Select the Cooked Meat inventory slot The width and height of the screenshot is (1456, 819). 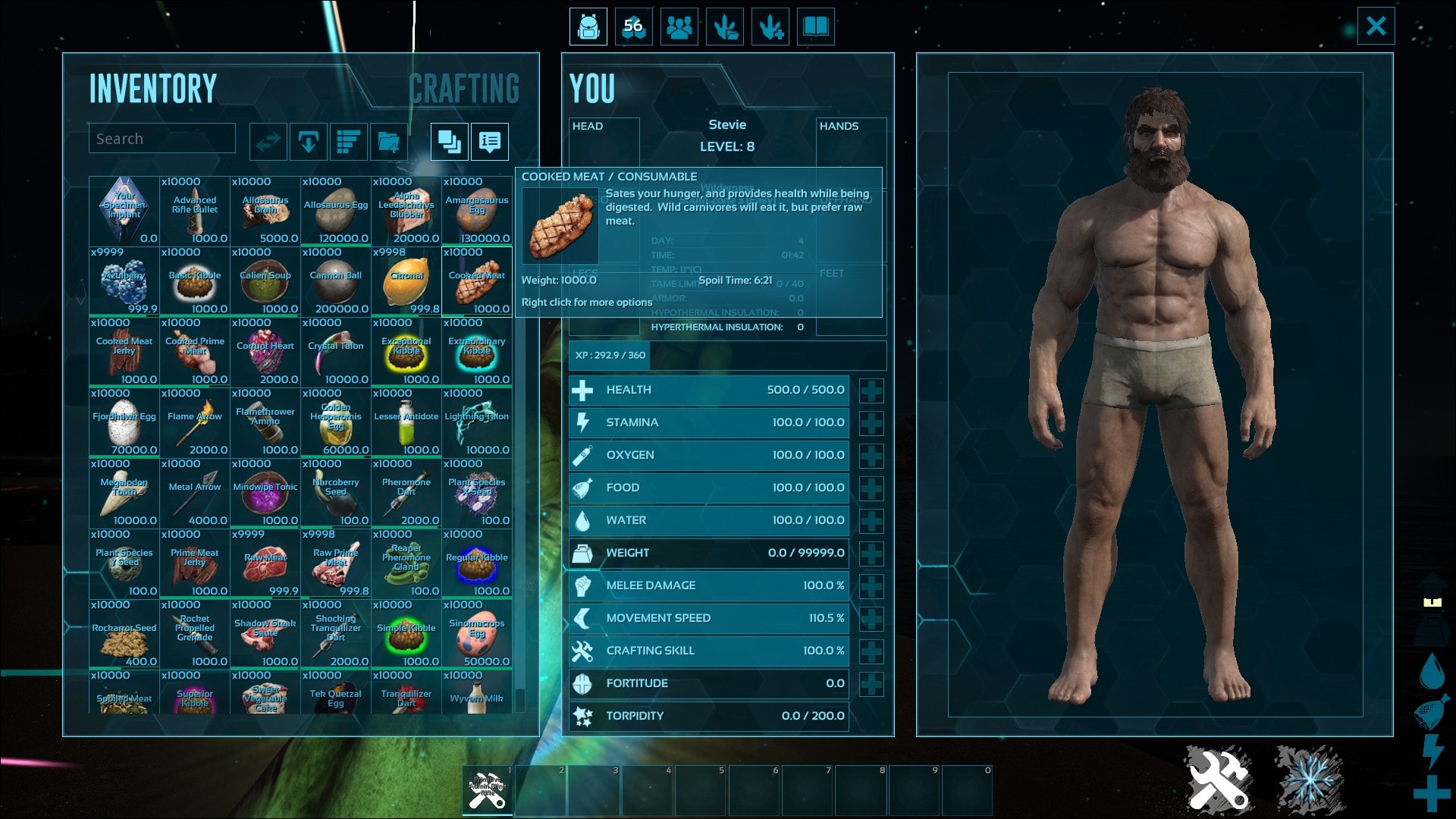[x=477, y=281]
